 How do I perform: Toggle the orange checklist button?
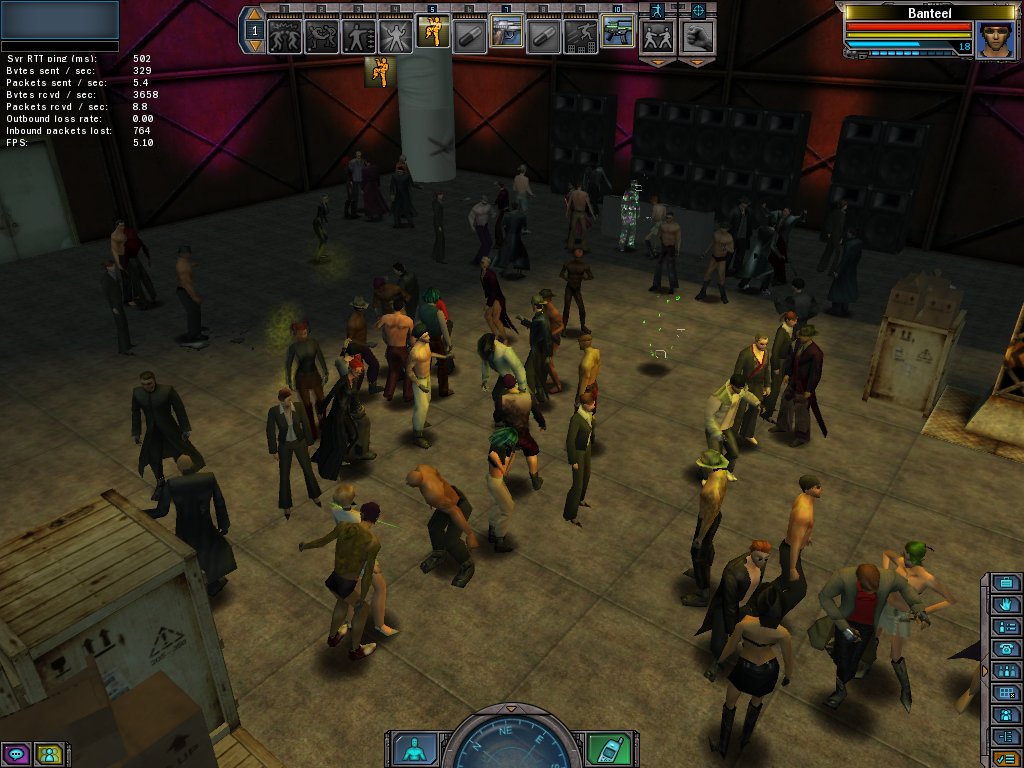click(1006, 759)
